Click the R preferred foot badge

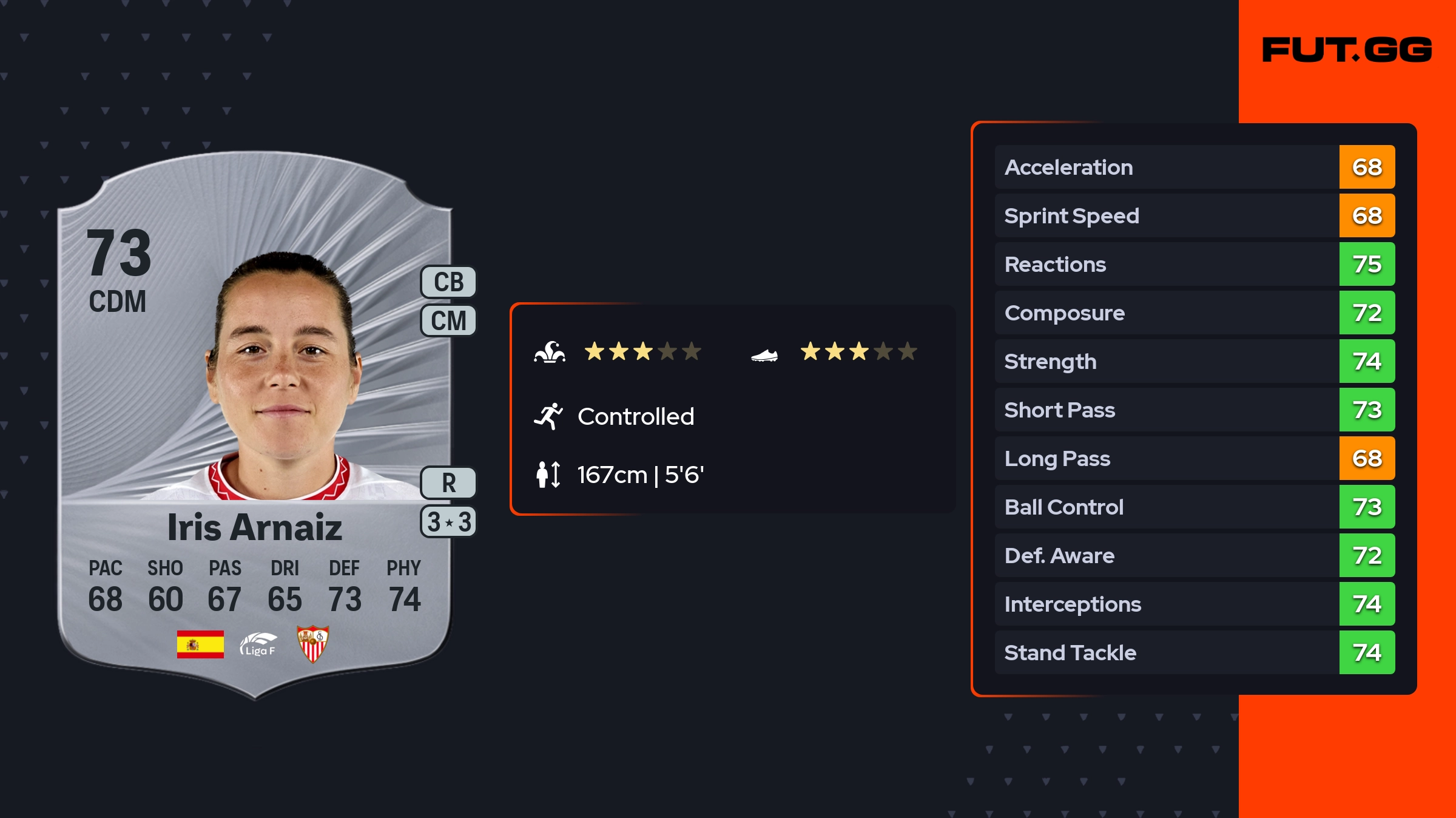(448, 483)
